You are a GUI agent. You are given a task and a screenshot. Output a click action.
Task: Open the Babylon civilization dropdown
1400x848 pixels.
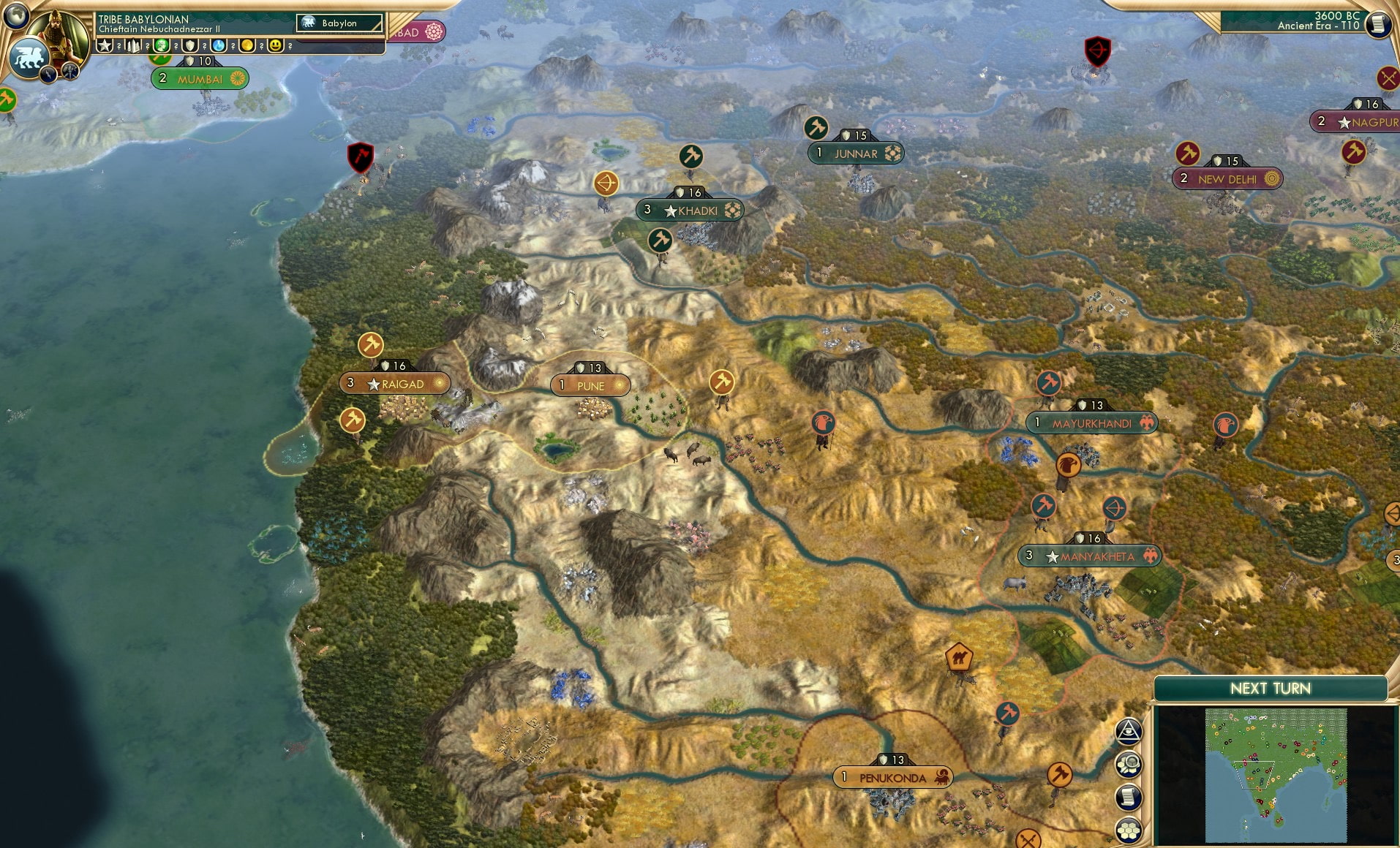[340, 23]
